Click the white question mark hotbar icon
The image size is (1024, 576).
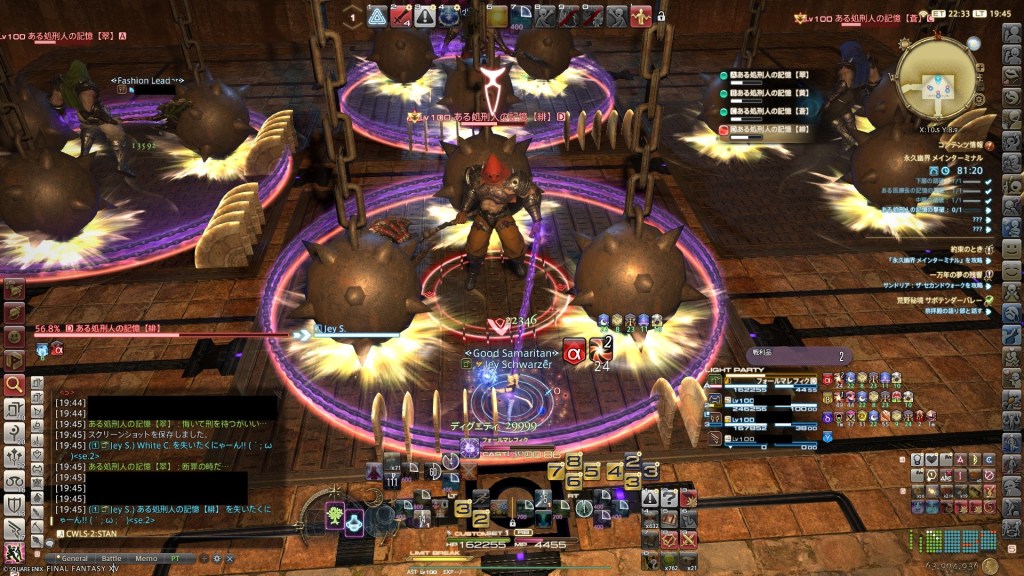[x=669, y=499]
